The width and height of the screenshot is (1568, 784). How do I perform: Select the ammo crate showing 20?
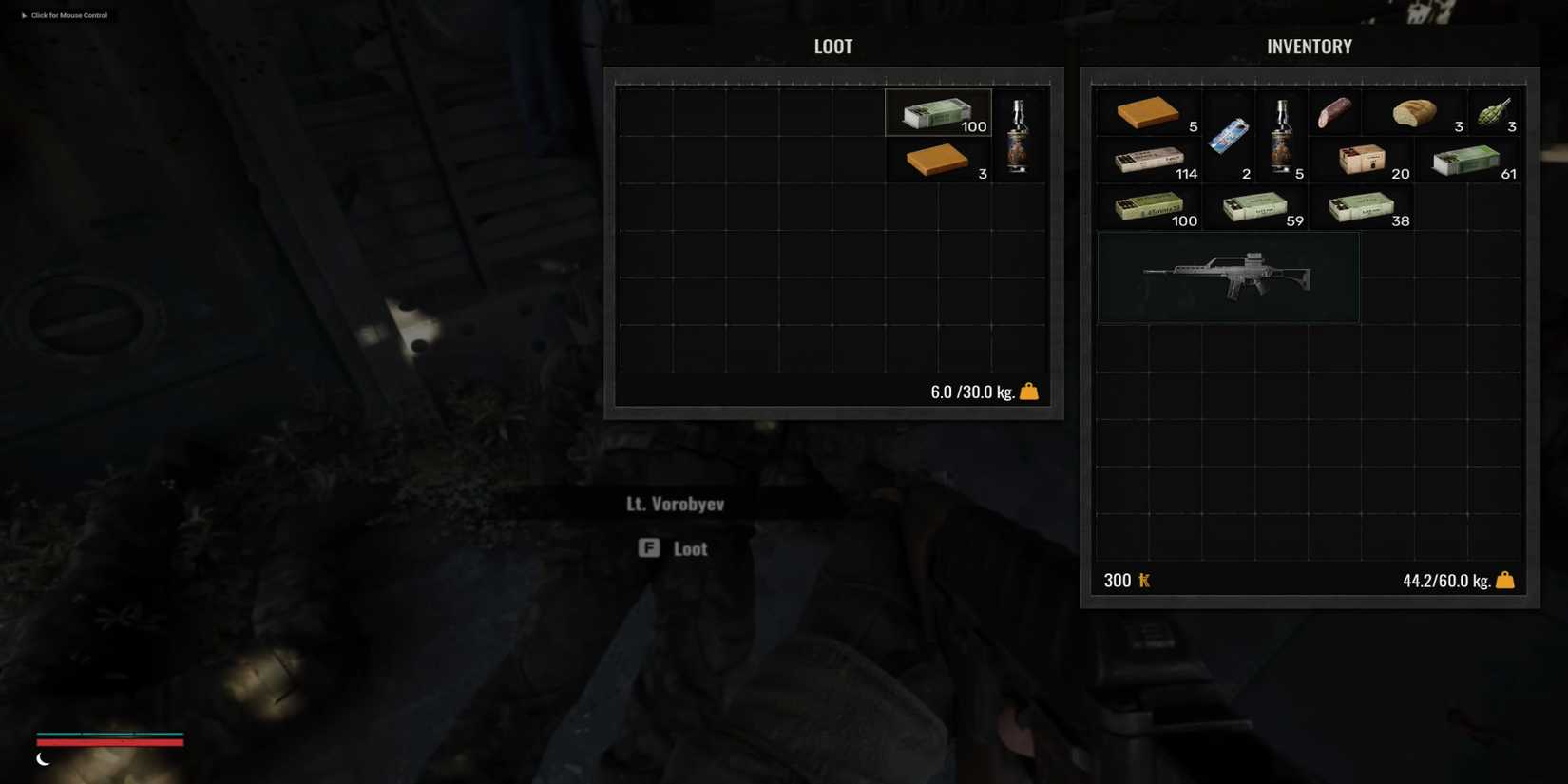[x=1363, y=159]
